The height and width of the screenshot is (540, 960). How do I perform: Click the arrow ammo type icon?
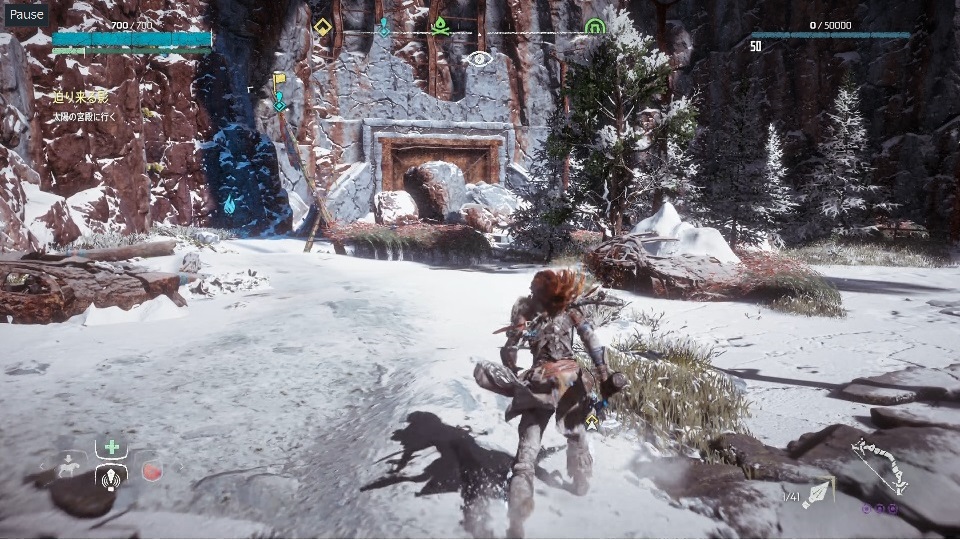(x=818, y=491)
